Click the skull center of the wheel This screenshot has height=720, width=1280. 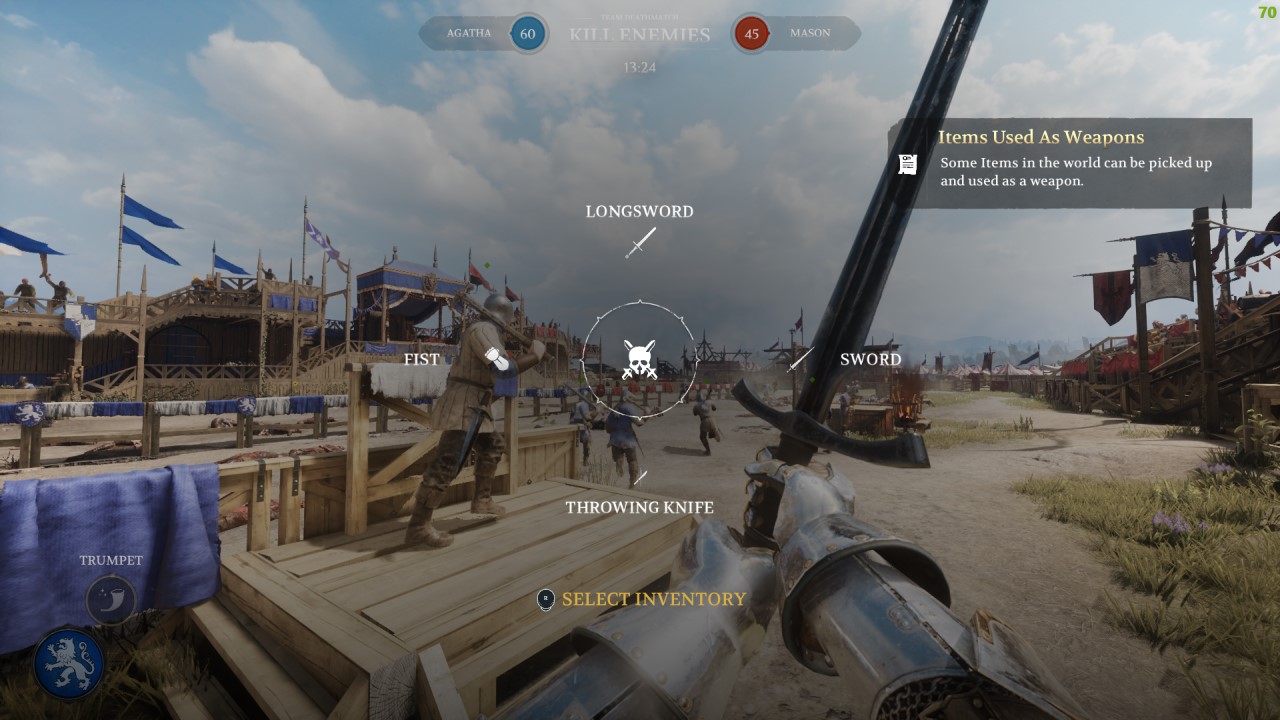(639, 359)
